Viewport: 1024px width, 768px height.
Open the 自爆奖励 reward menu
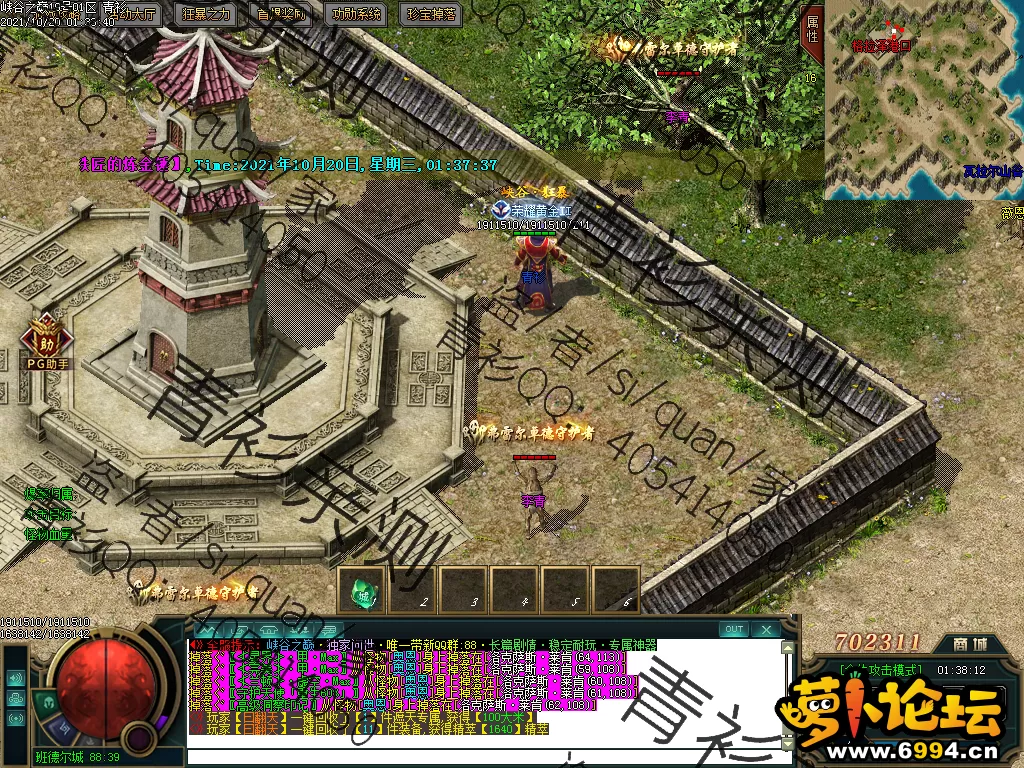(282, 14)
